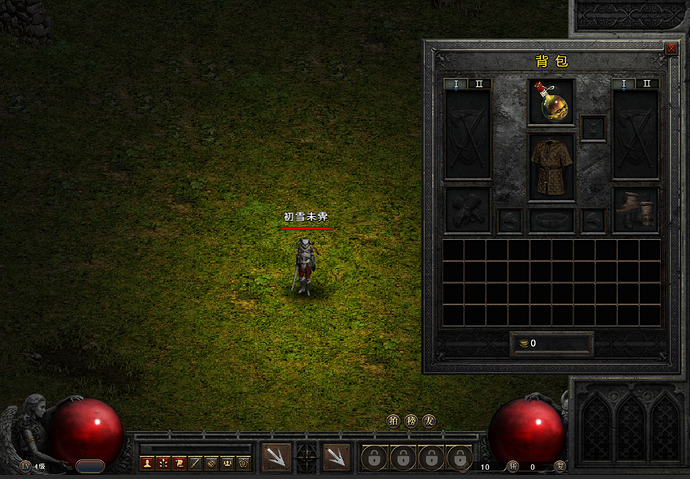Click the empty gloves equipment slot

click(x=467, y=209)
